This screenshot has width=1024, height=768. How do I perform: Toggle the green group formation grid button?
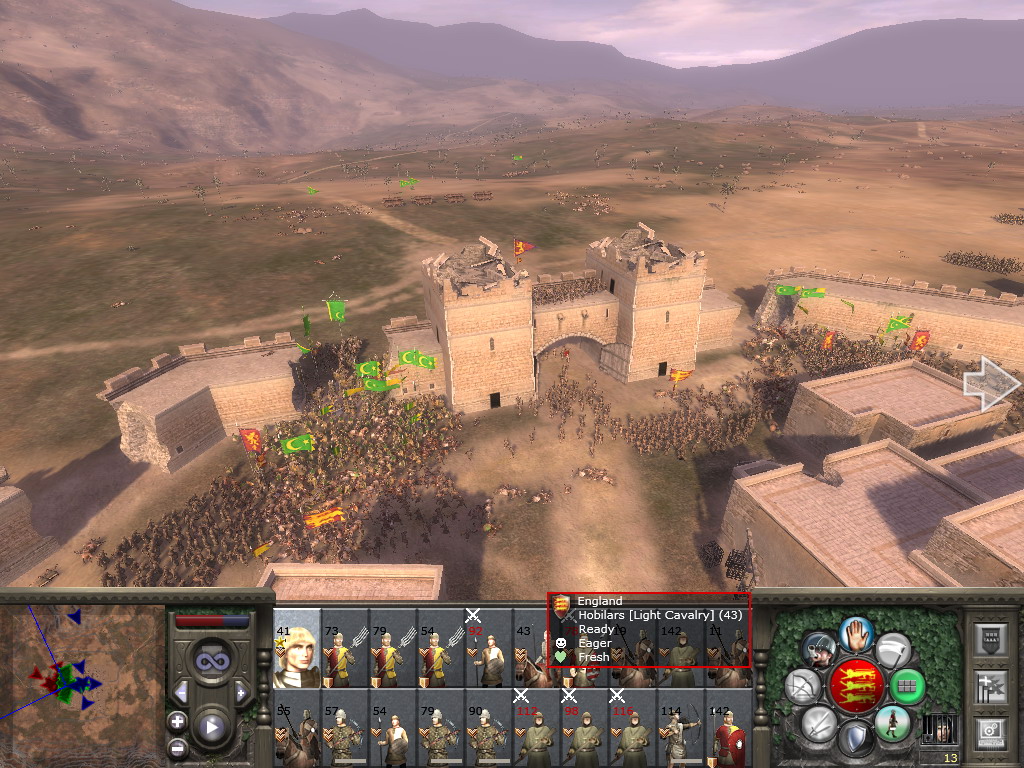pos(908,686)
